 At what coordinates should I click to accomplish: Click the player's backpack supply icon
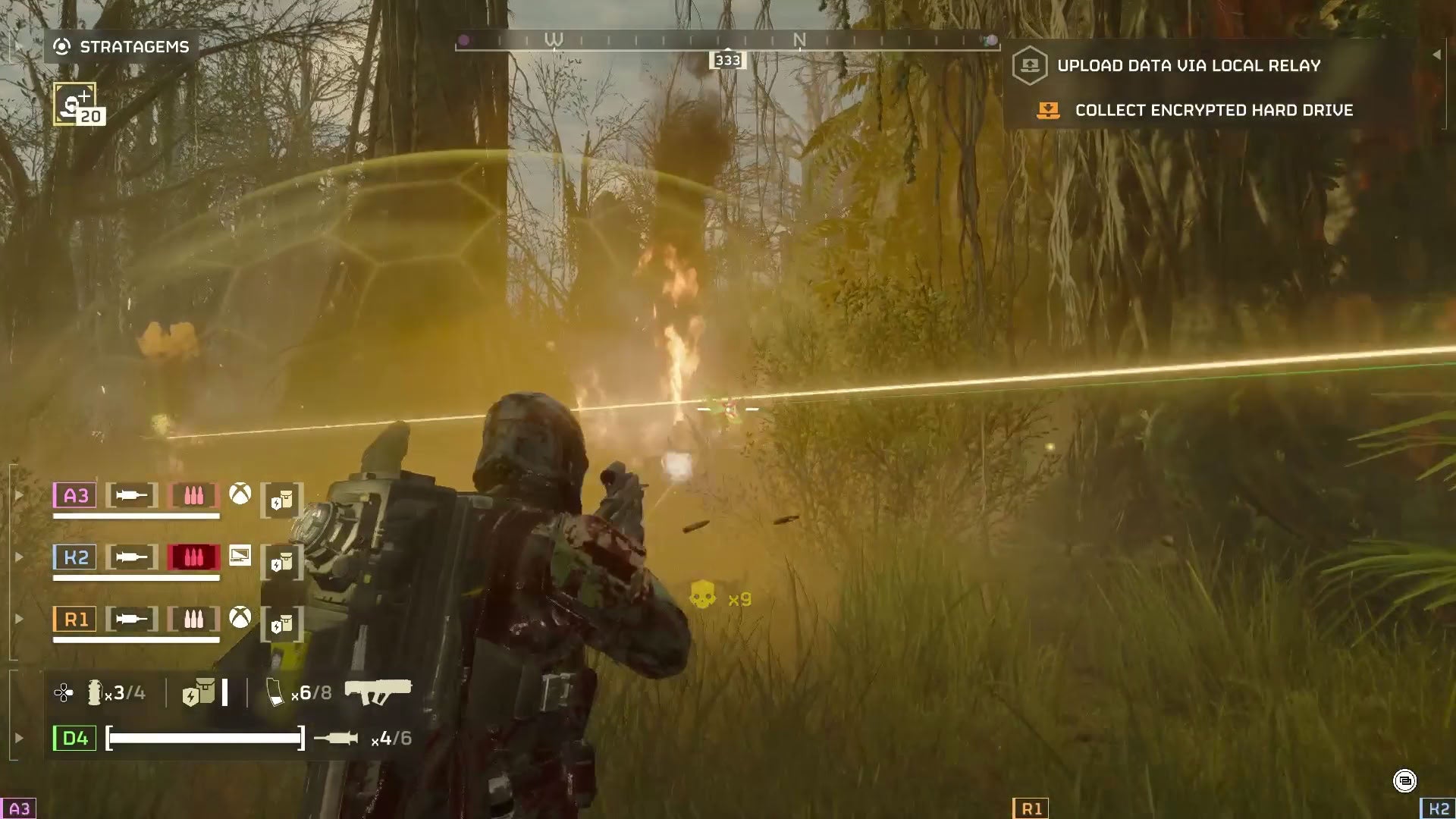click(199, 693)
